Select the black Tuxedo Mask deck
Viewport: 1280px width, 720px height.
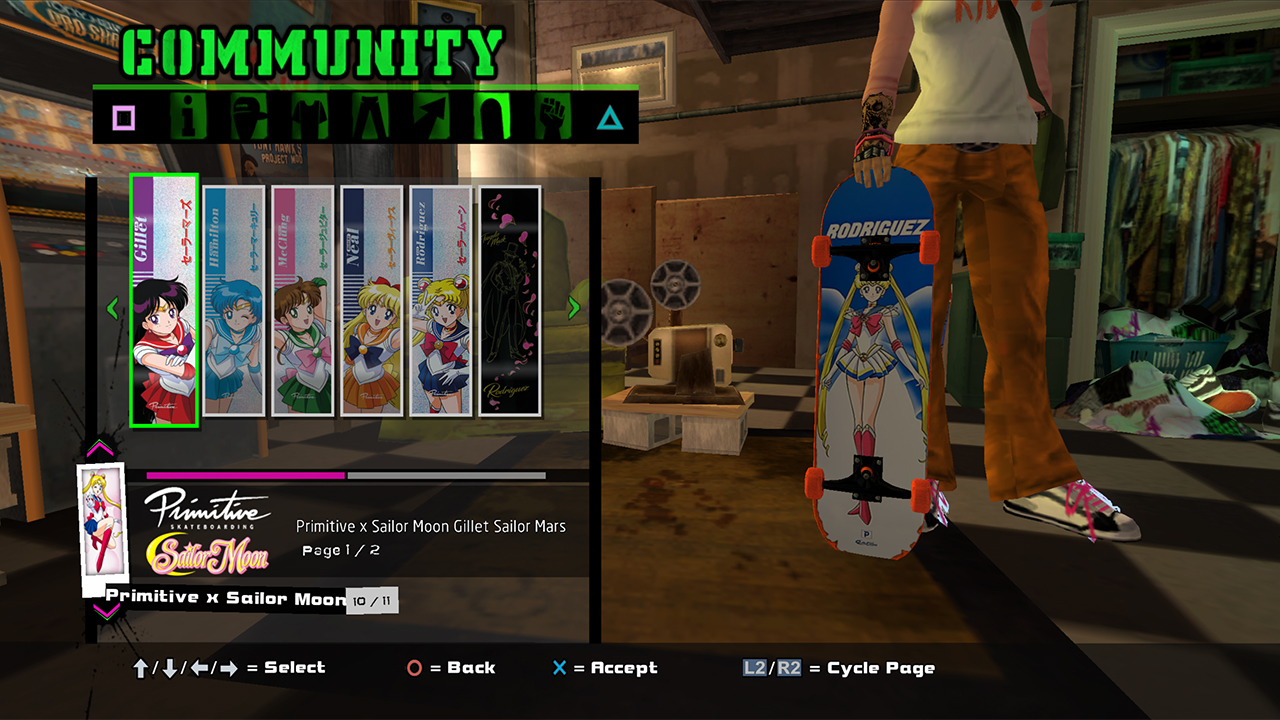pos(510,301)
